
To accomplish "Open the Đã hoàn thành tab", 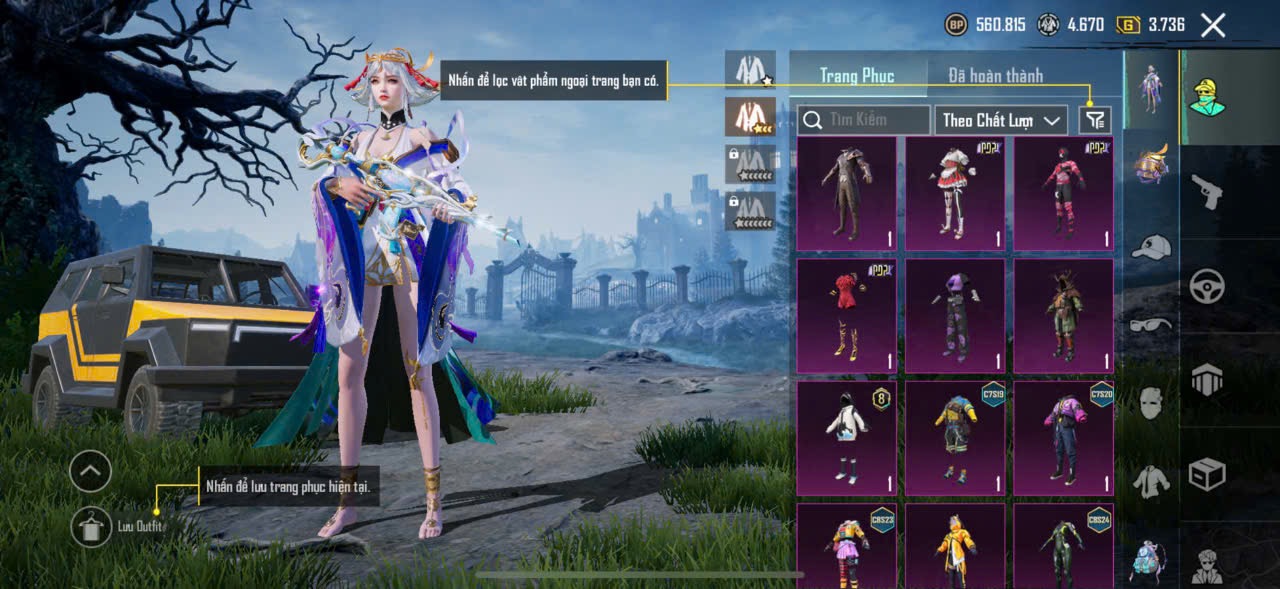I will point(981,76).
